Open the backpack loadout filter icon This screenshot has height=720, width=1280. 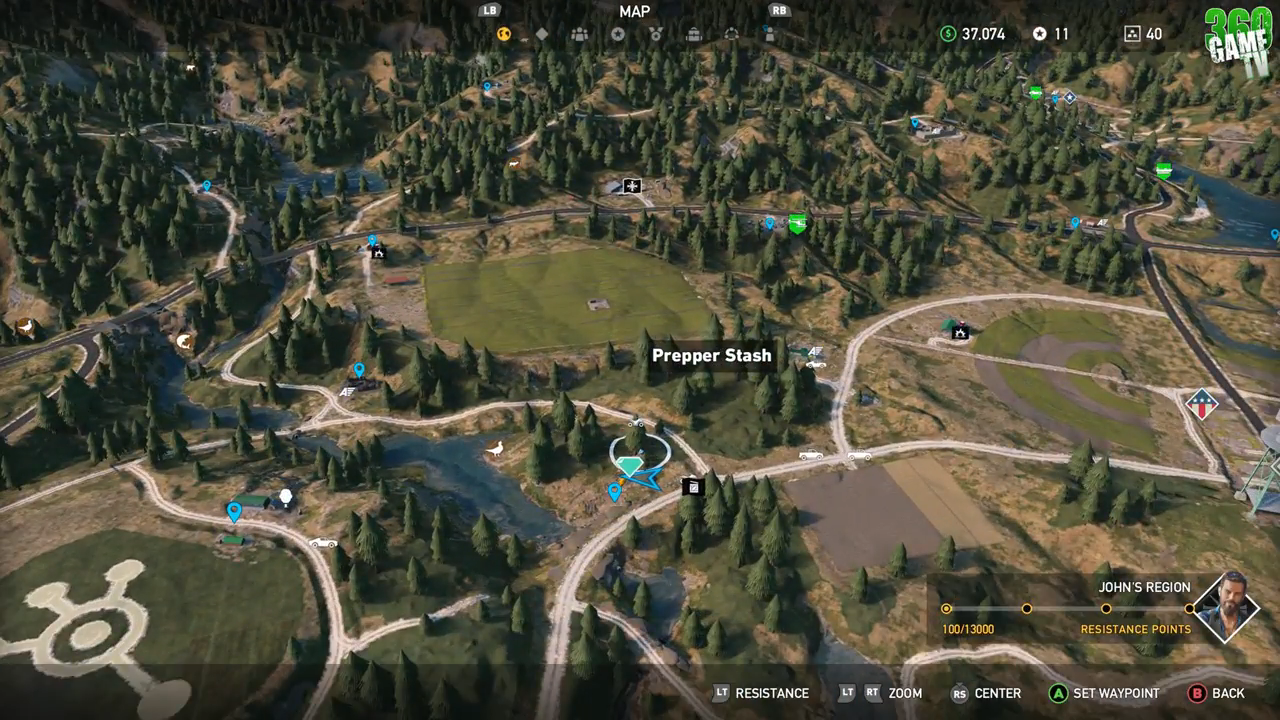pos(694,34)
